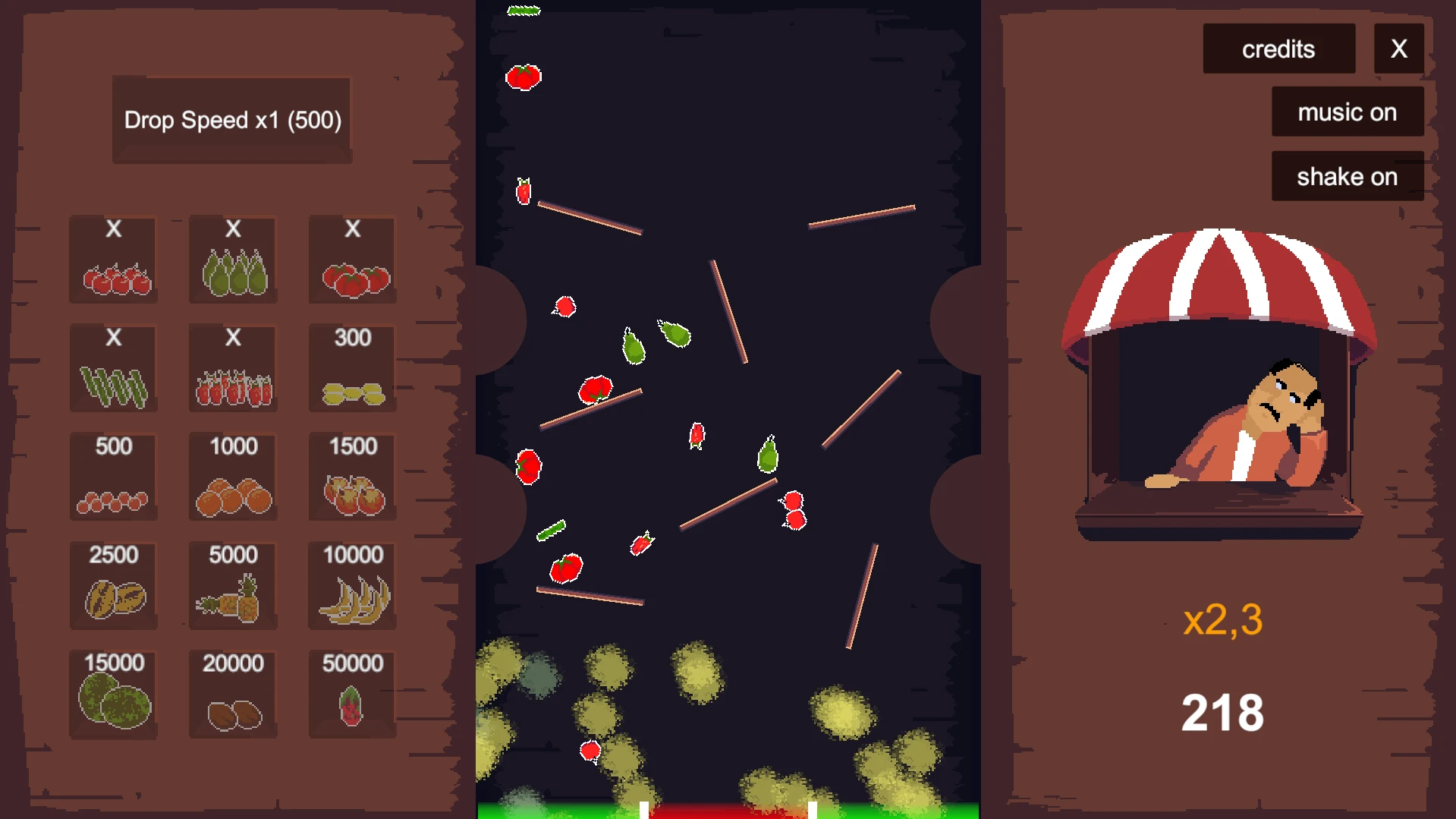Select the purchased pears slot
The width and height of the screenshot is (1456, 819).
point(233,260)
